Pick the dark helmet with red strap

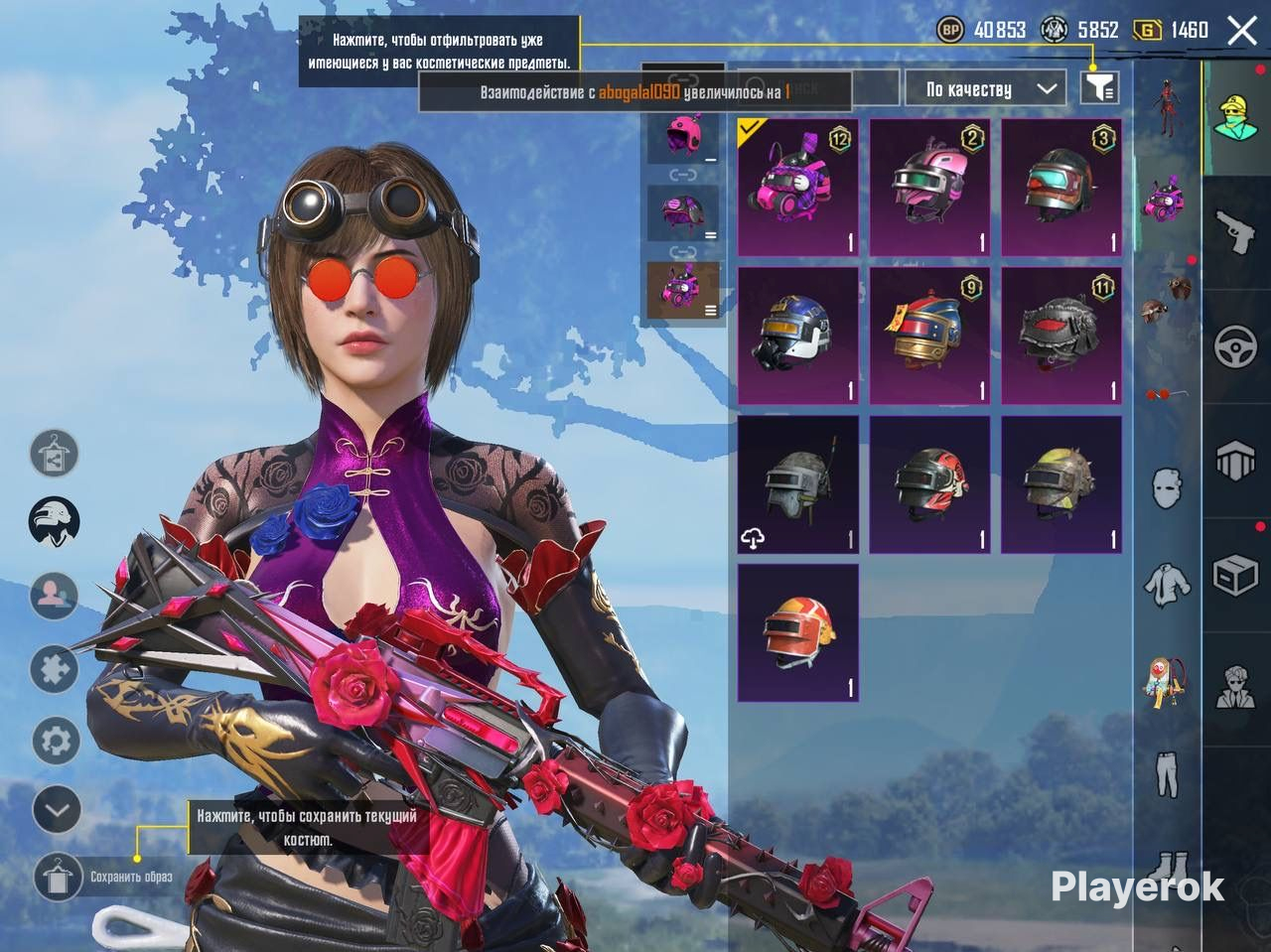pyautogui.click(x=1060, y=188)
